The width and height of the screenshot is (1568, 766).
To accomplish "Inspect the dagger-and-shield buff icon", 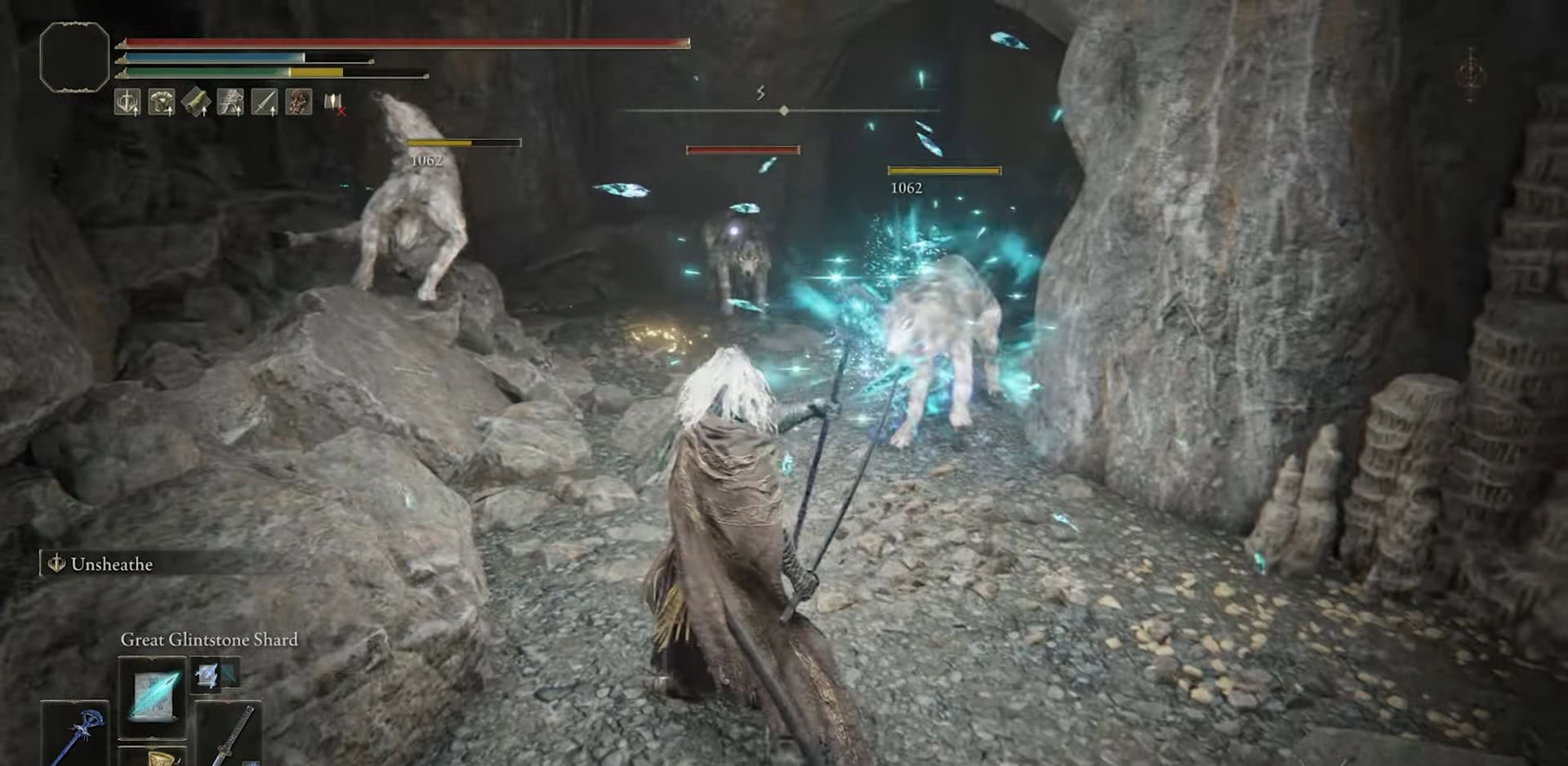I will pyautogui.click(x=127, y=102).
